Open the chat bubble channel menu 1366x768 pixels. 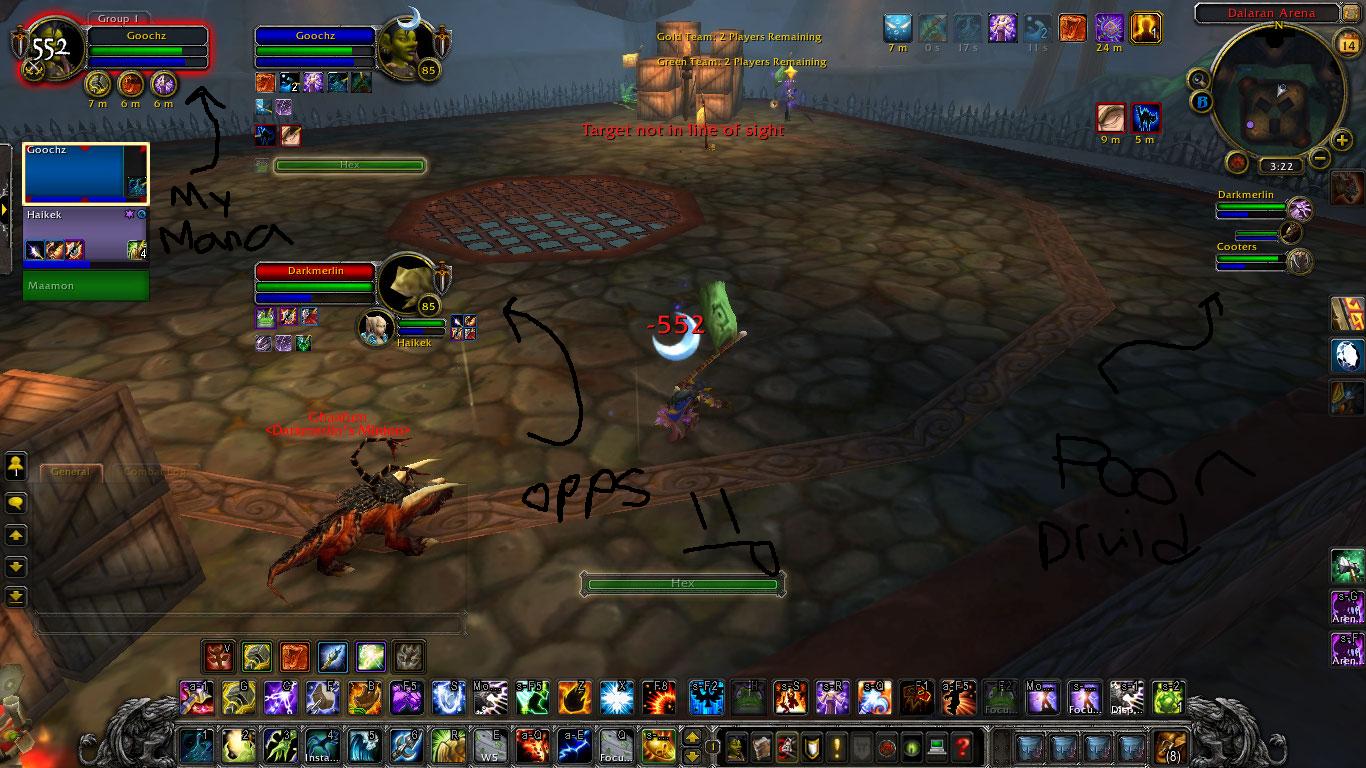pos(14,503)
